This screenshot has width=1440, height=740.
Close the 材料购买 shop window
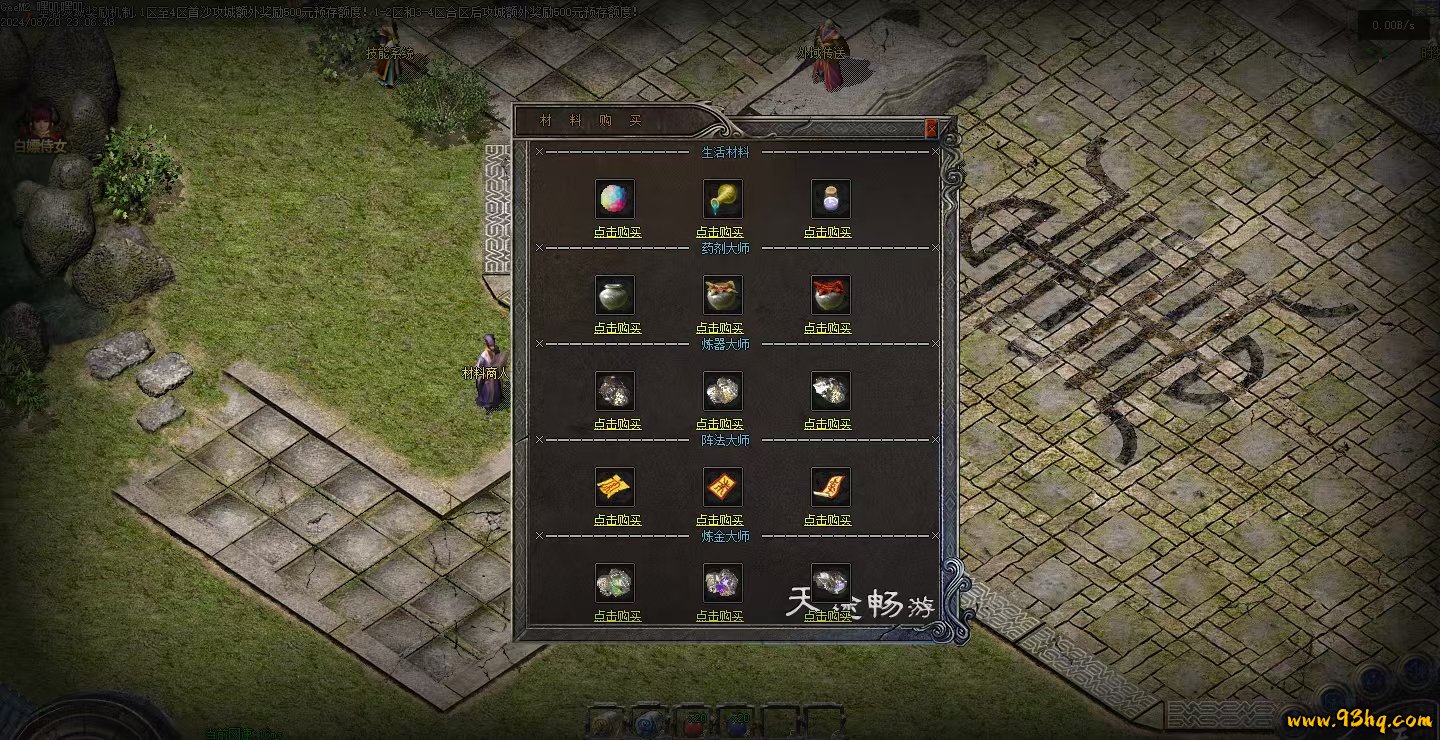point(931,128)
